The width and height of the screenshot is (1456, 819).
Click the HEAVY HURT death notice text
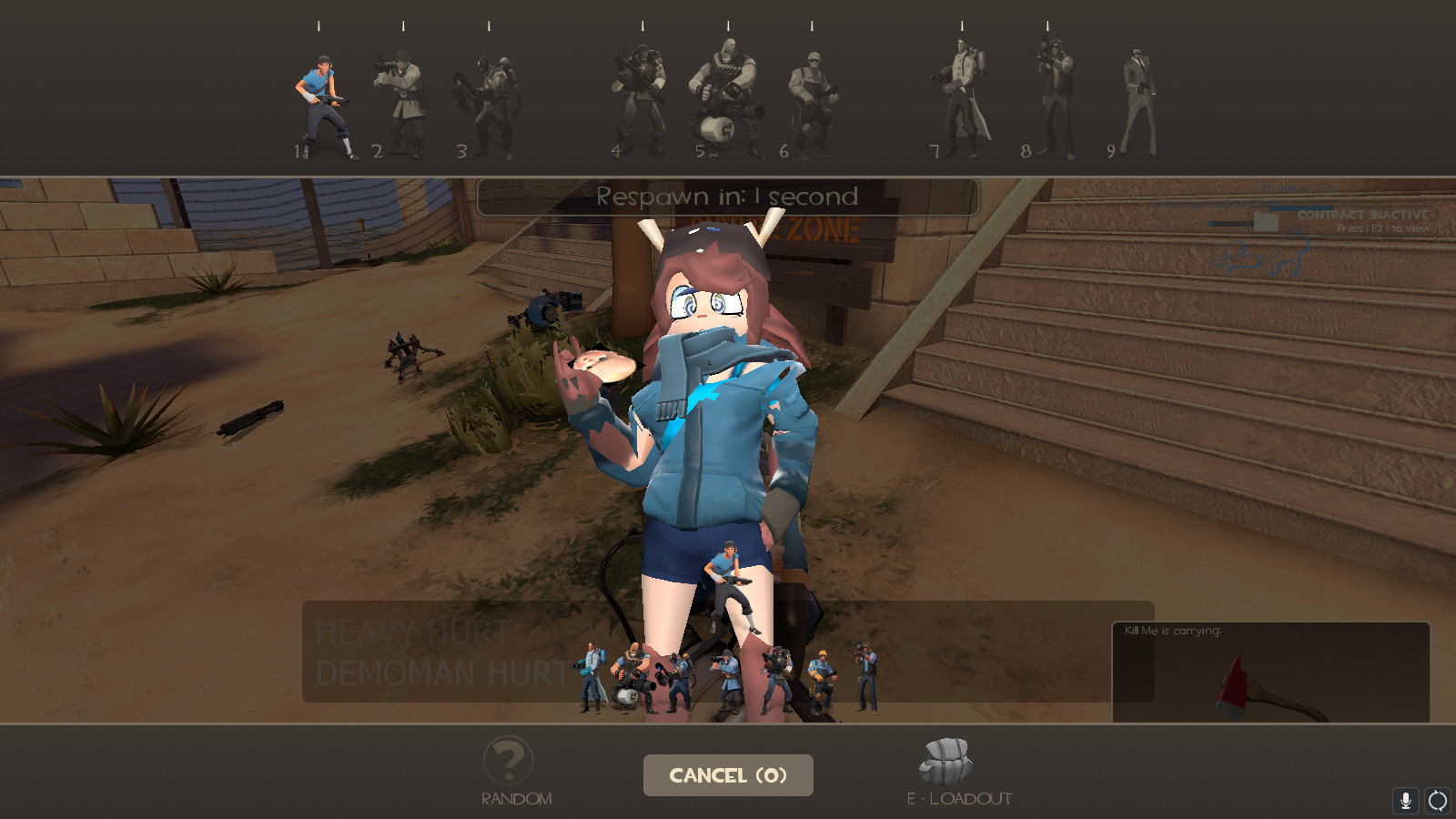click(409, 631)
